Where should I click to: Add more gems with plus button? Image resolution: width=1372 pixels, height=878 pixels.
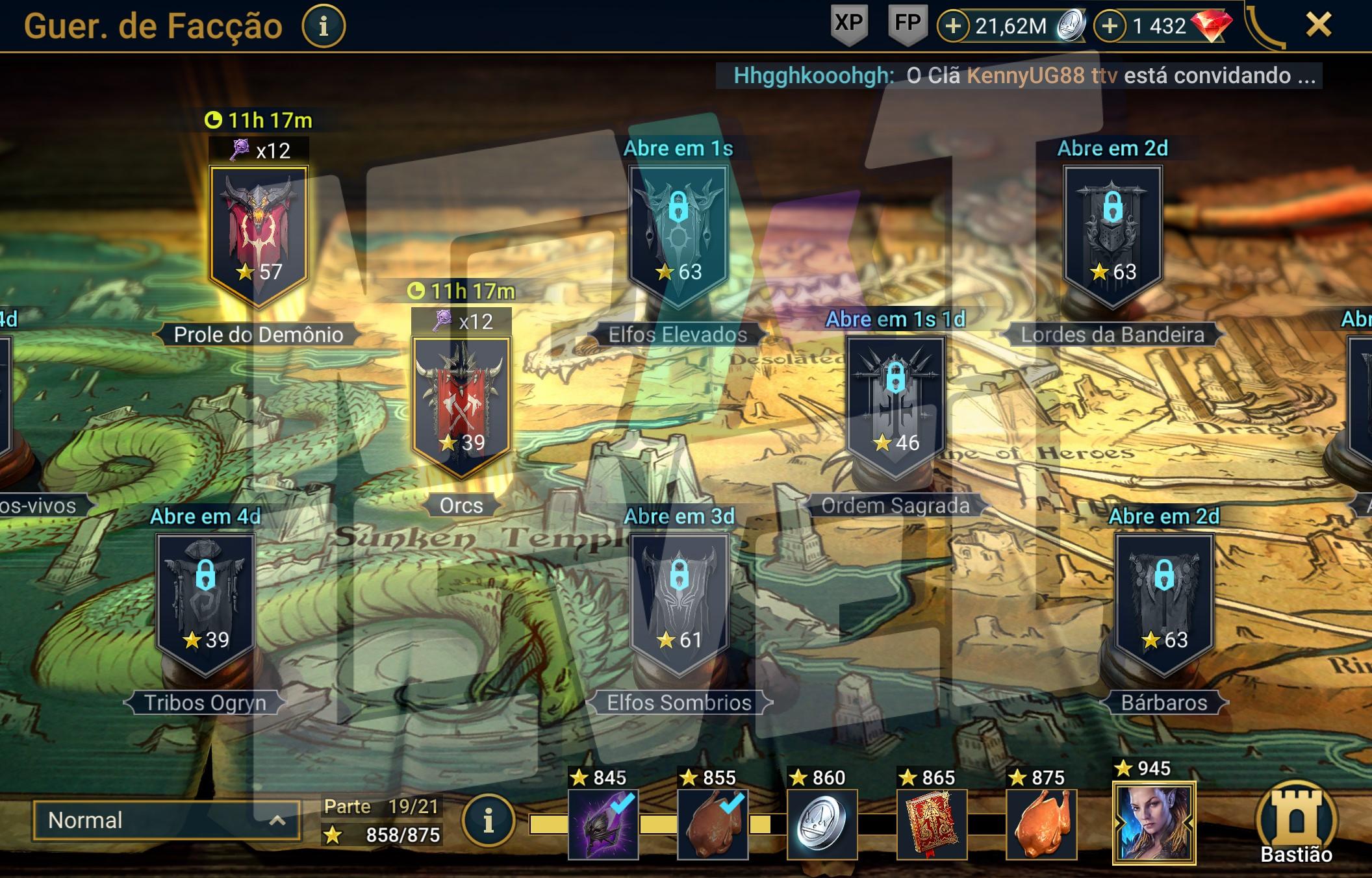pyautogui.click(x=1110, y=27)
